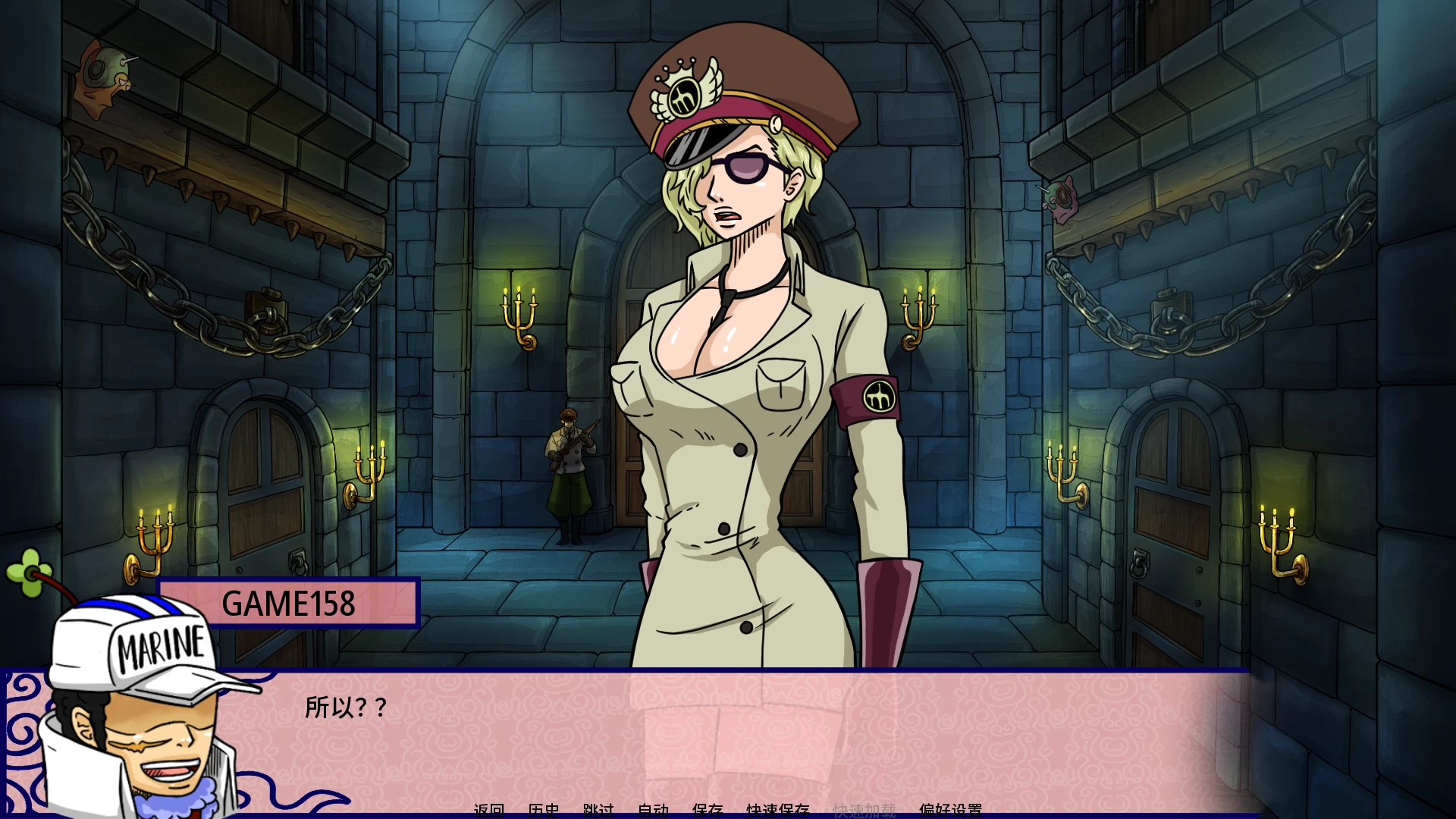
Task: Click 返回 to roll back dialogue
Action: coord(489,811)
